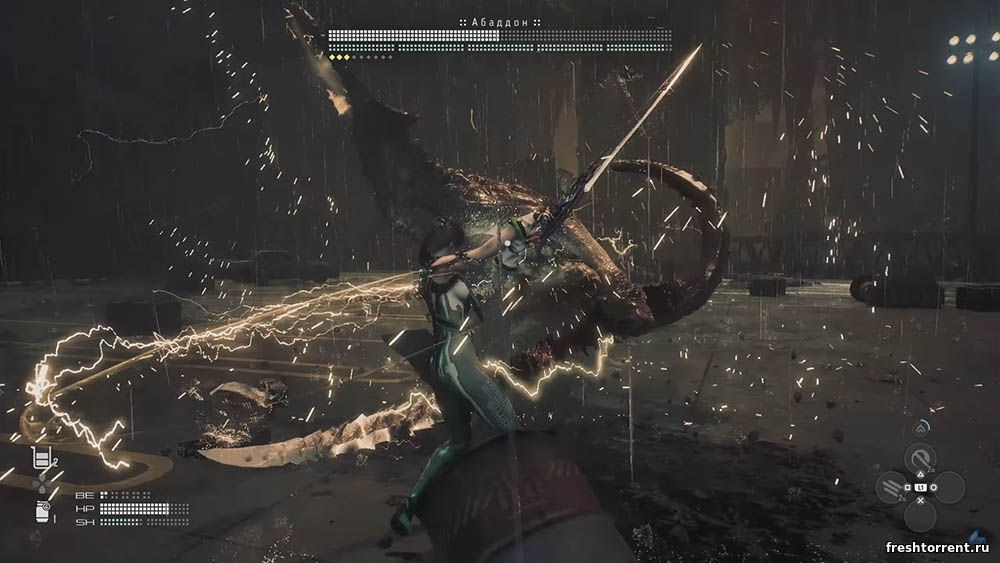Activate the top Beta skill with circular slash
Screen dimensions: 1000x563
pyautogui.click(x=920, y=459)
